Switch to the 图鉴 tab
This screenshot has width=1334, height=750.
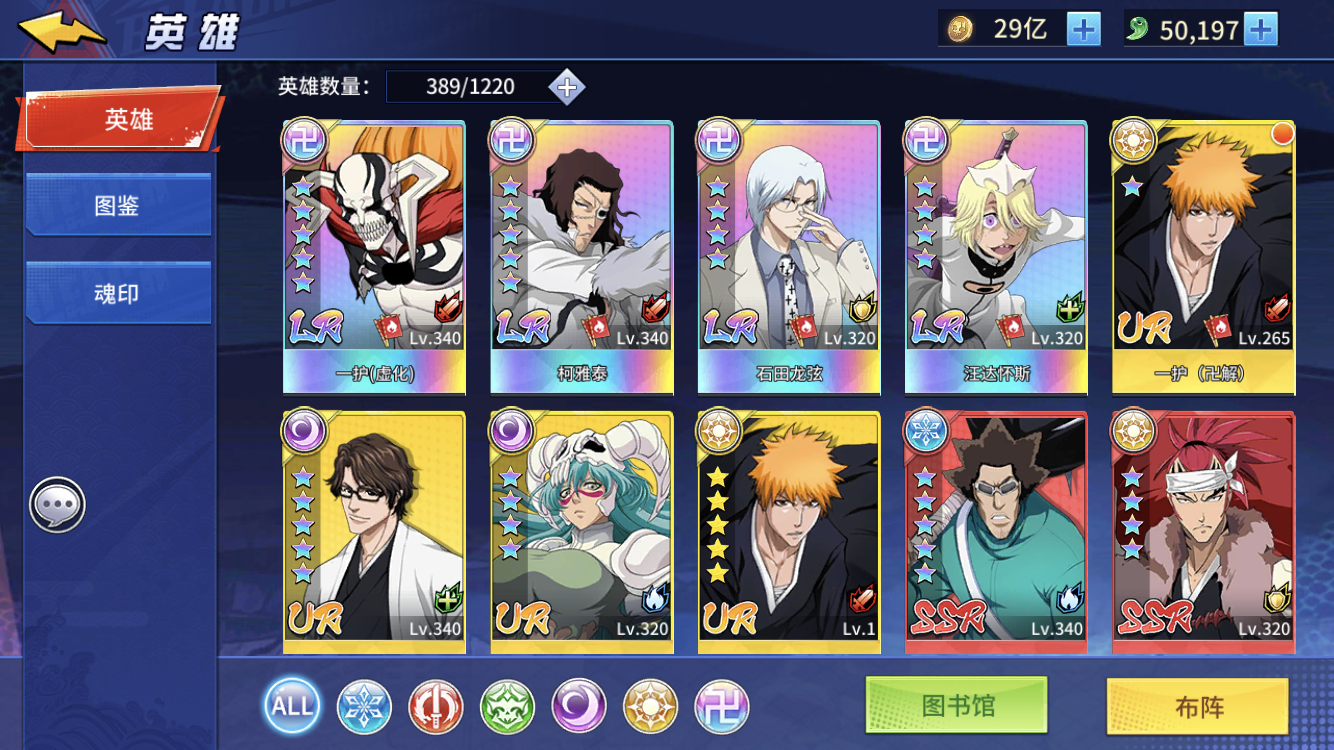(x=117, y=206)
